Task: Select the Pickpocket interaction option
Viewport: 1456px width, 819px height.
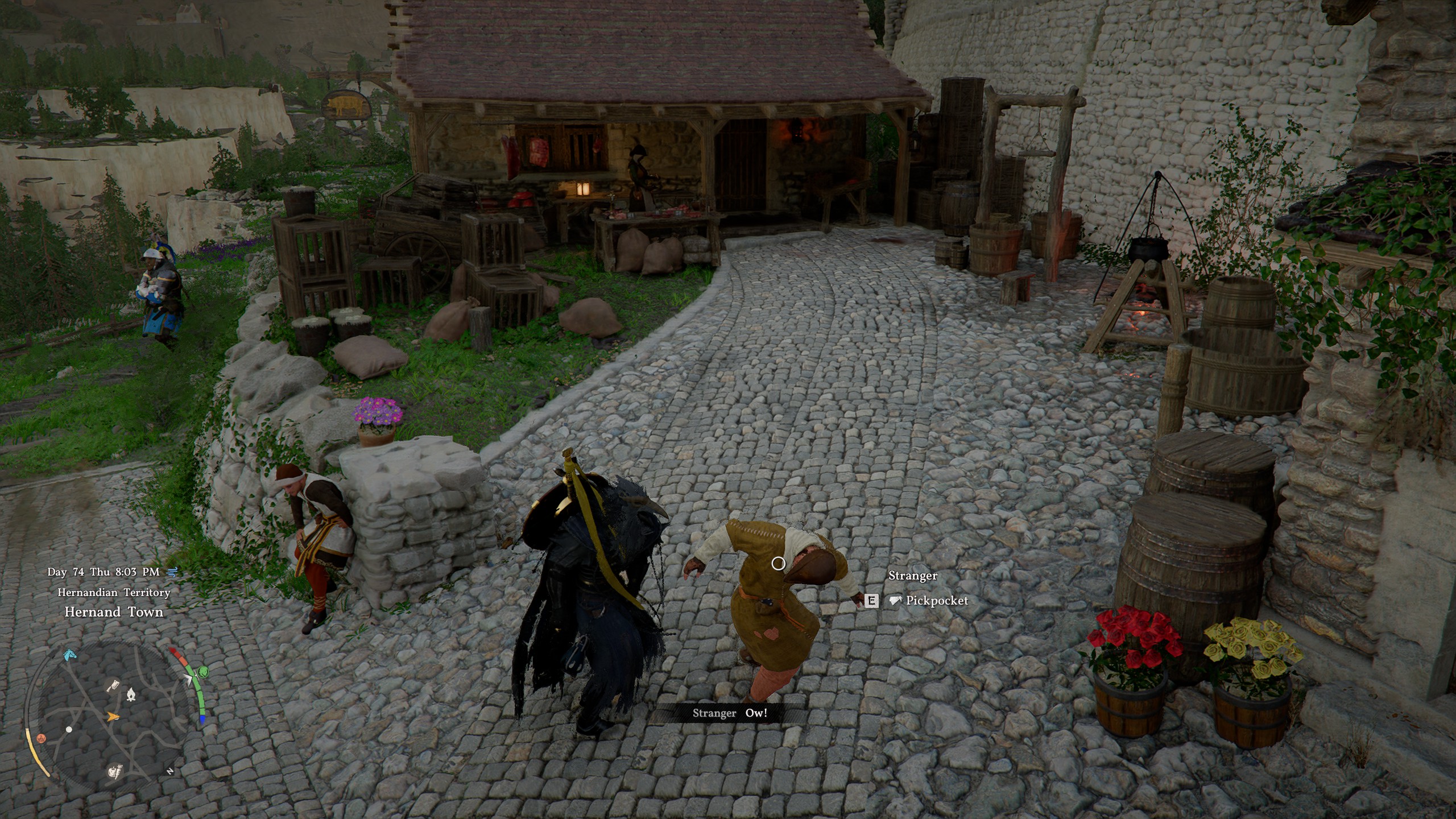Action: 936,601
